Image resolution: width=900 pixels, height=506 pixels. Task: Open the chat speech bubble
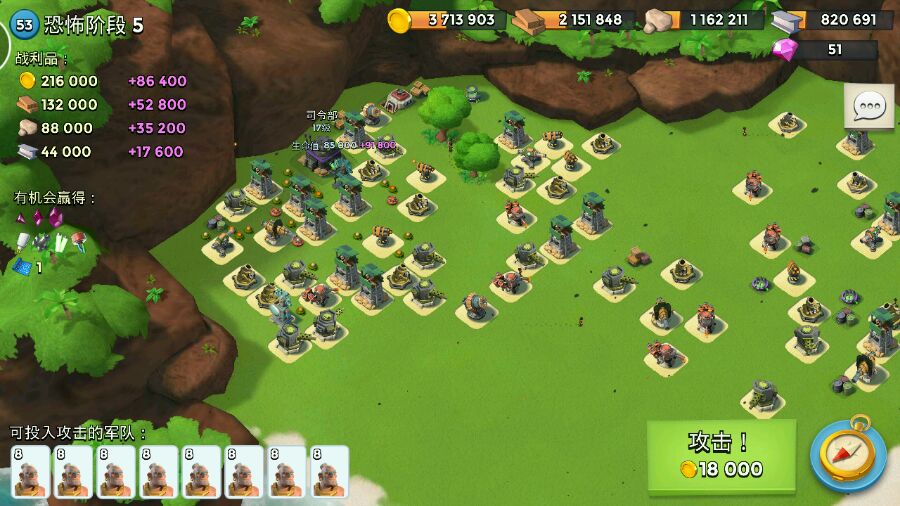pyautogui.click(x=869, y=106)
